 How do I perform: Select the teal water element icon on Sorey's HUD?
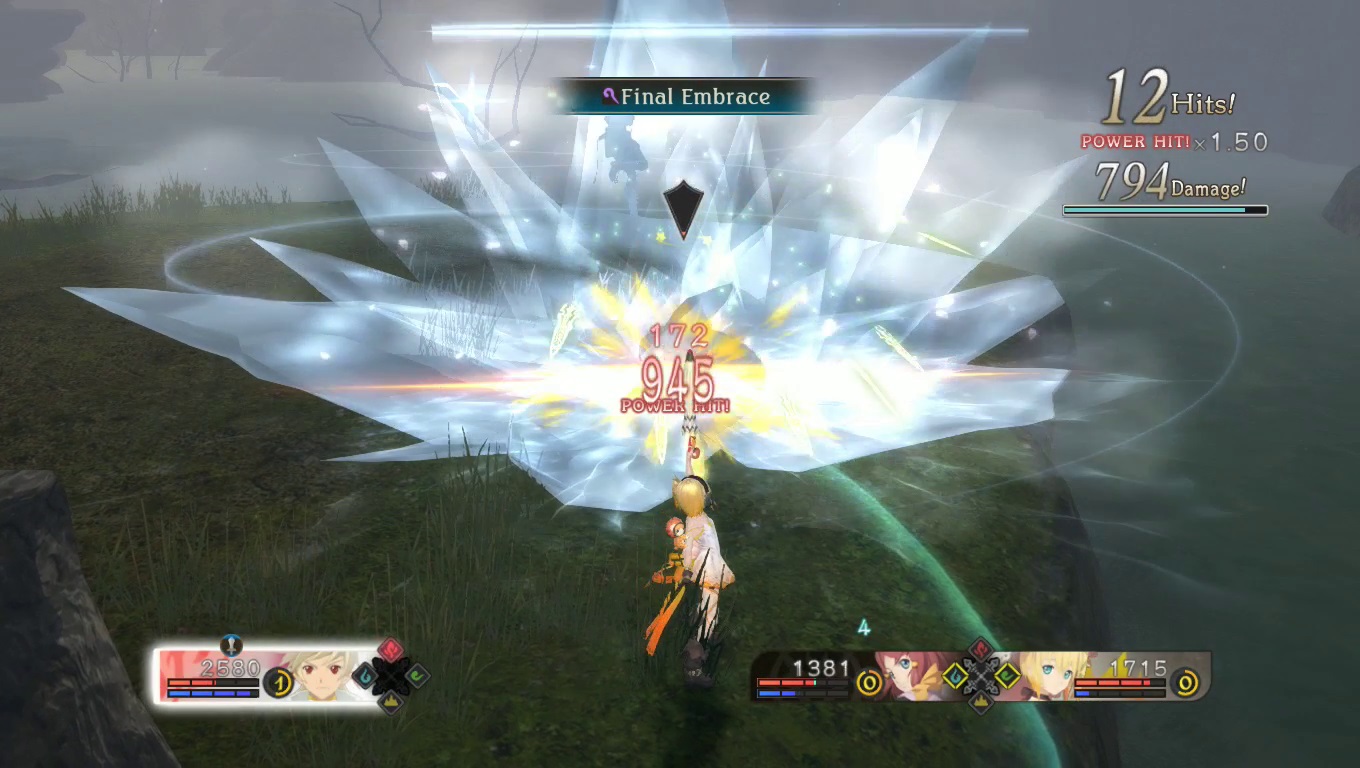coord(365,675)
